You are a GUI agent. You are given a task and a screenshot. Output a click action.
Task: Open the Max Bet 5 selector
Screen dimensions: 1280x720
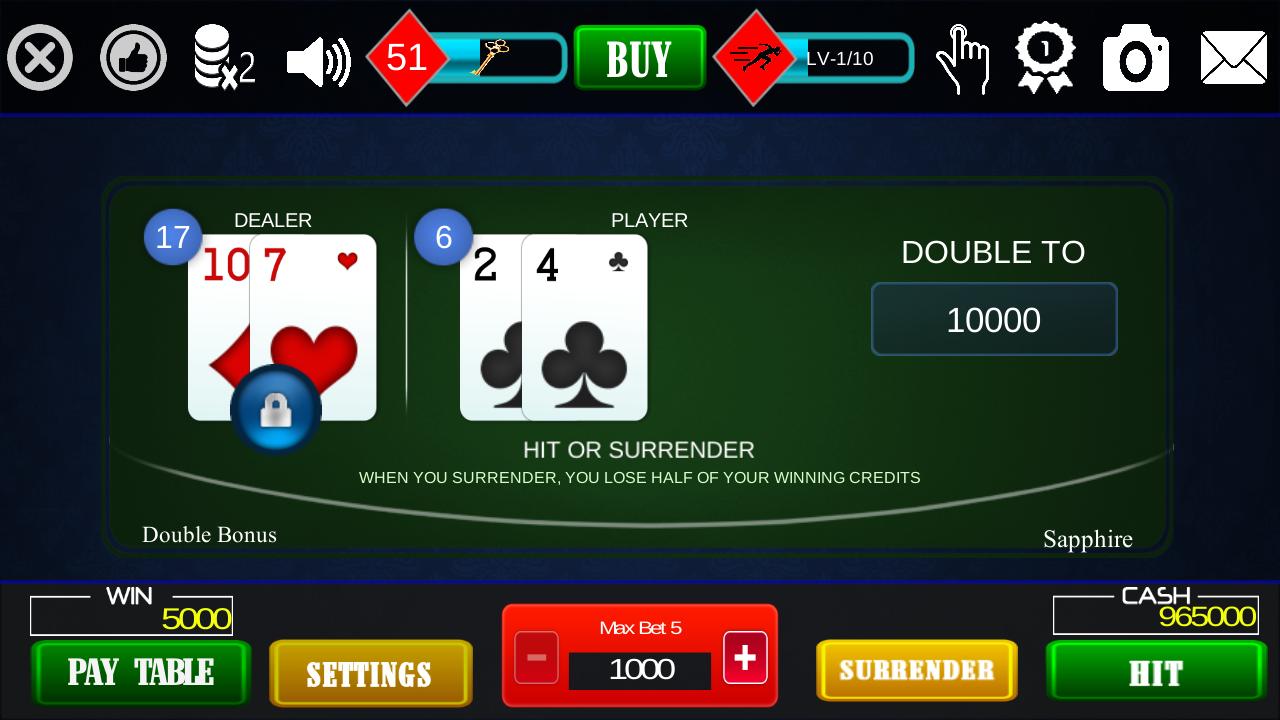click(640, 628)
